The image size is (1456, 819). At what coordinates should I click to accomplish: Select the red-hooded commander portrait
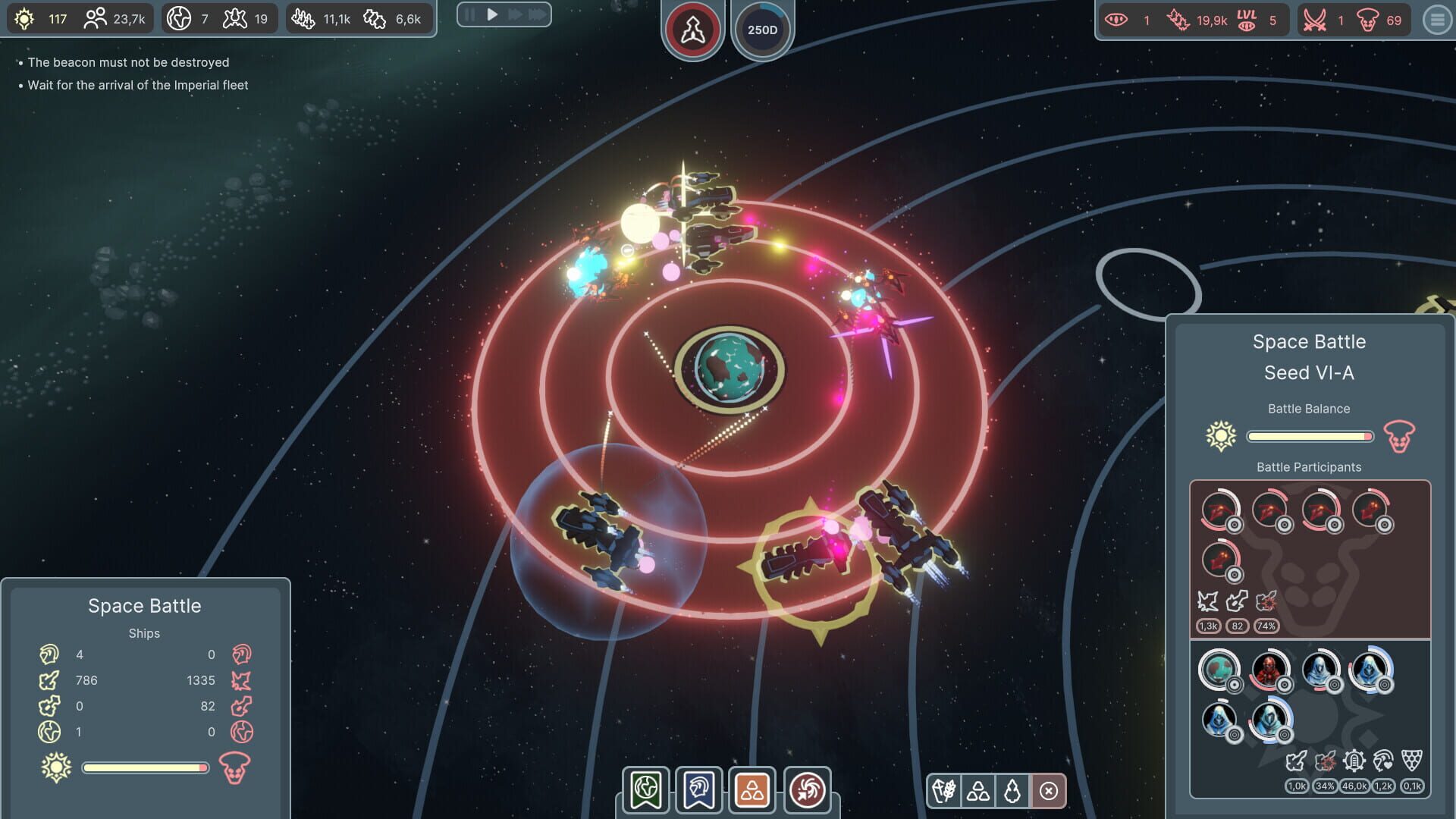tap(1268, 670)
